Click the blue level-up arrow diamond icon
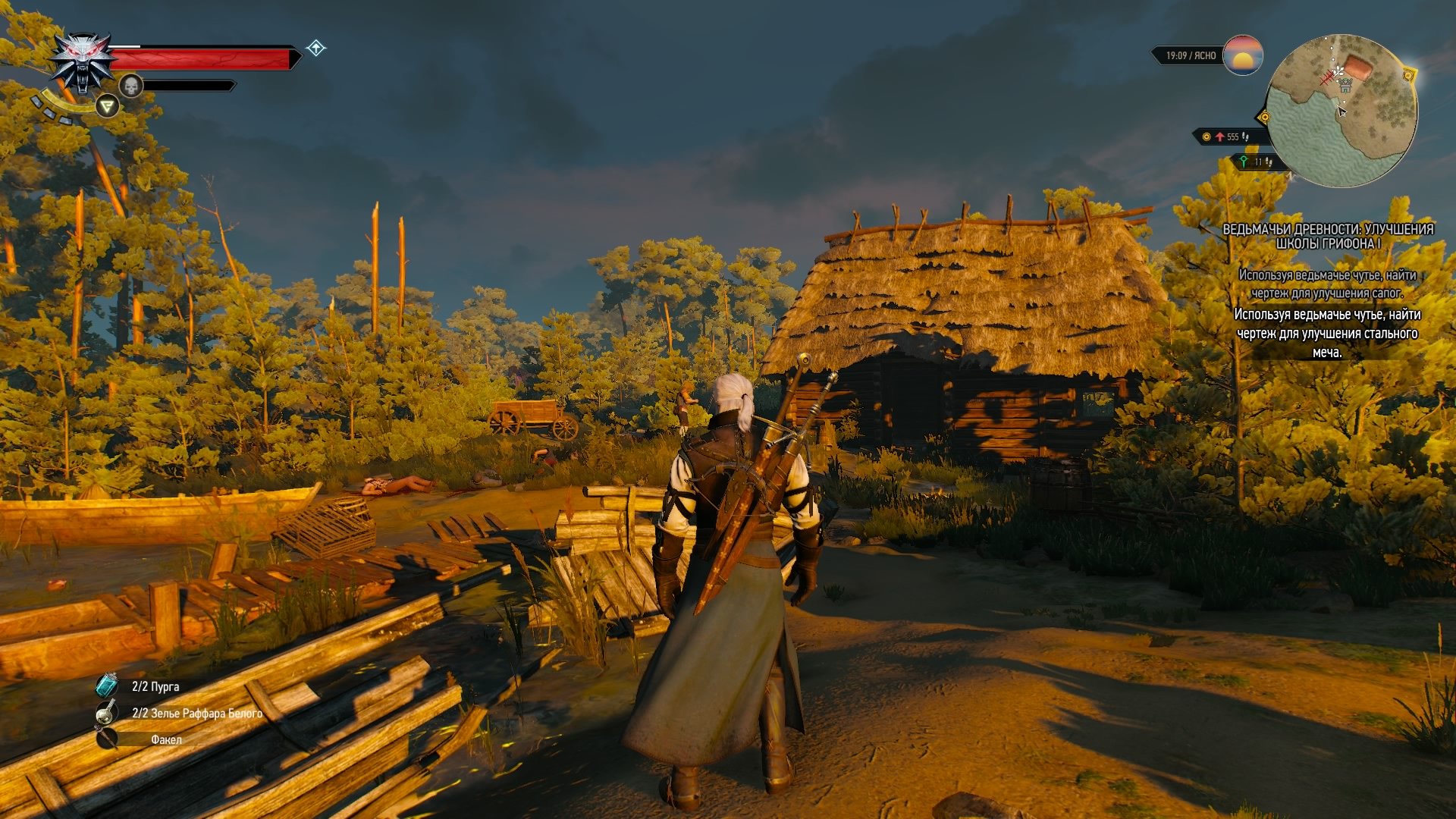The height and width of the screenshot is (819, 1456). pyautogui.click(x=315, y=49)
